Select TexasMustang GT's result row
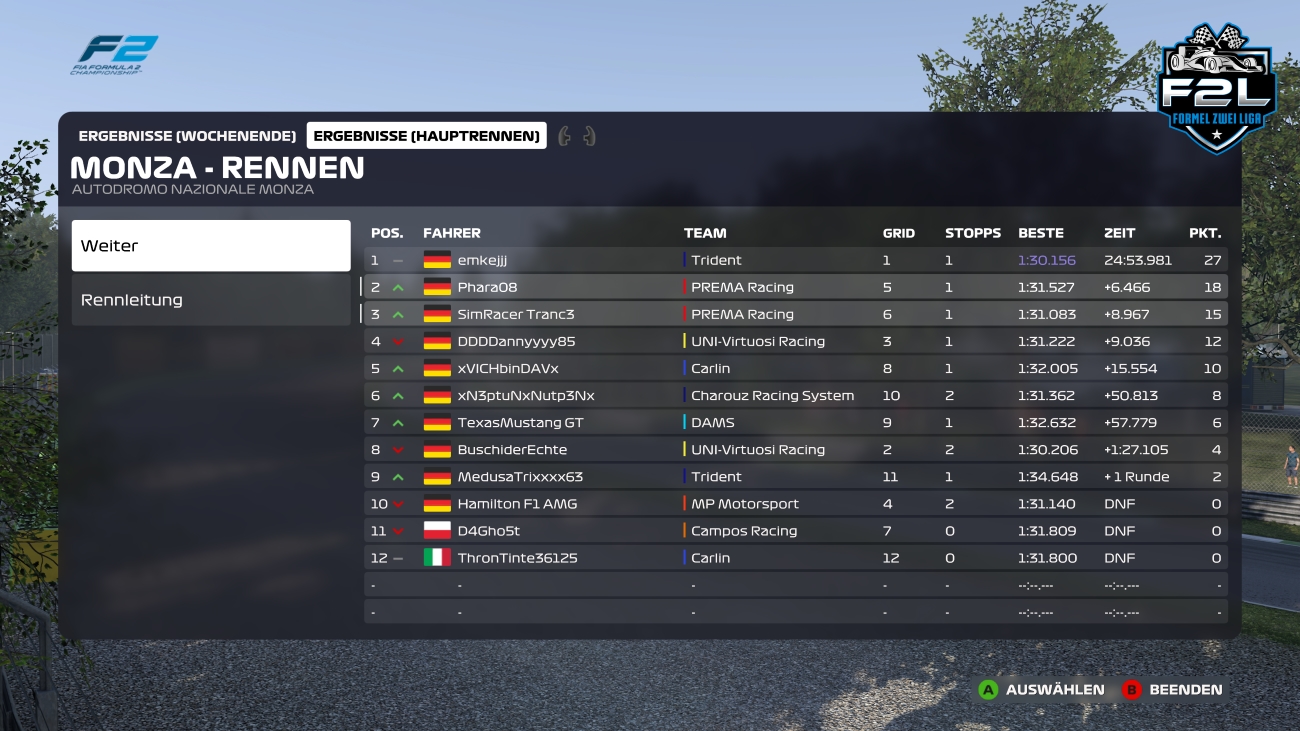 (x=795, y=422)
